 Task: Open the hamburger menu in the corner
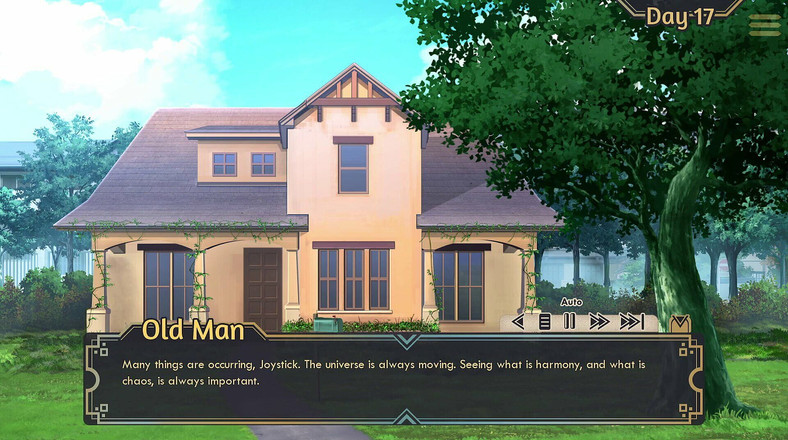click(765, 25)
